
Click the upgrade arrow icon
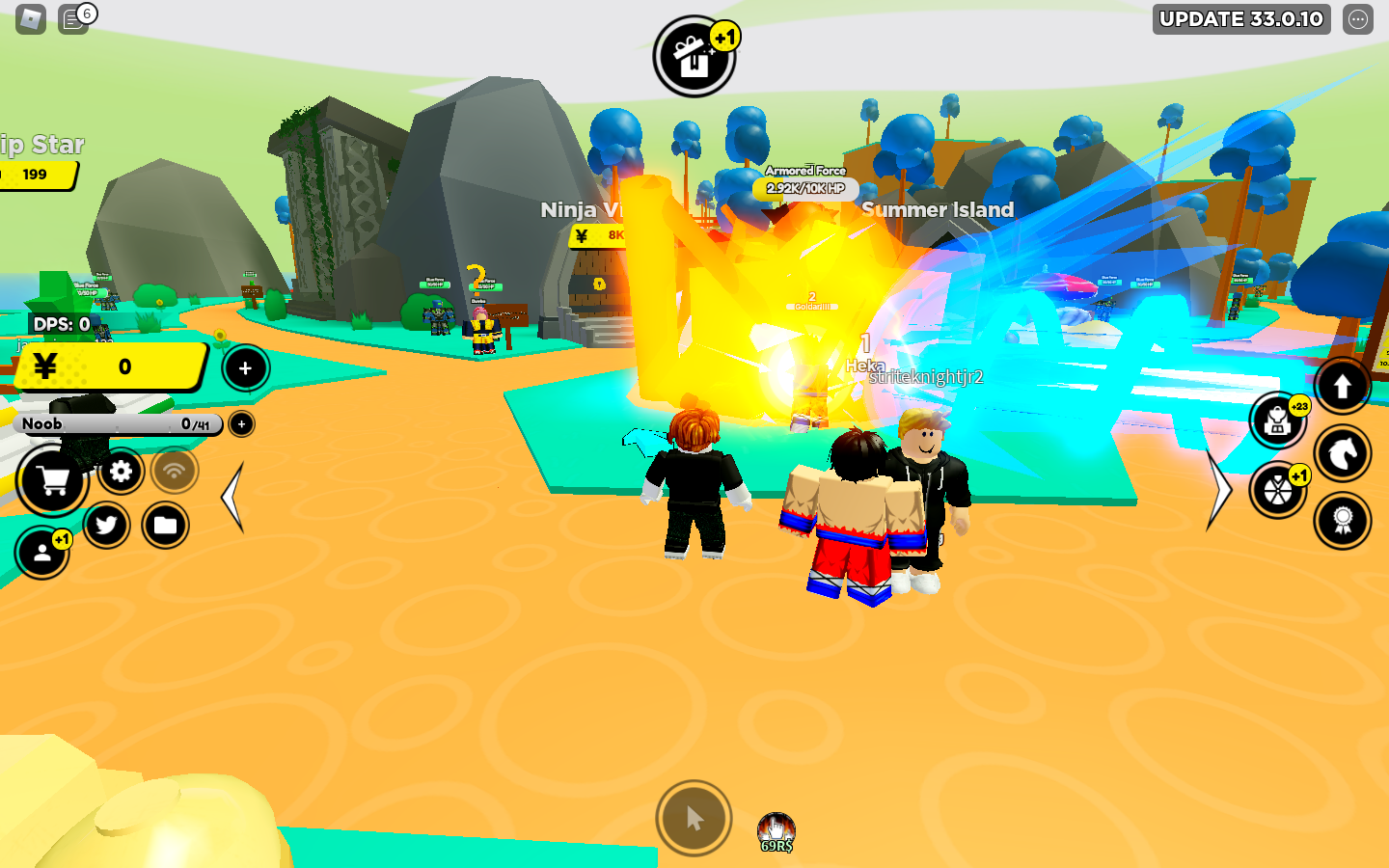1343,386
